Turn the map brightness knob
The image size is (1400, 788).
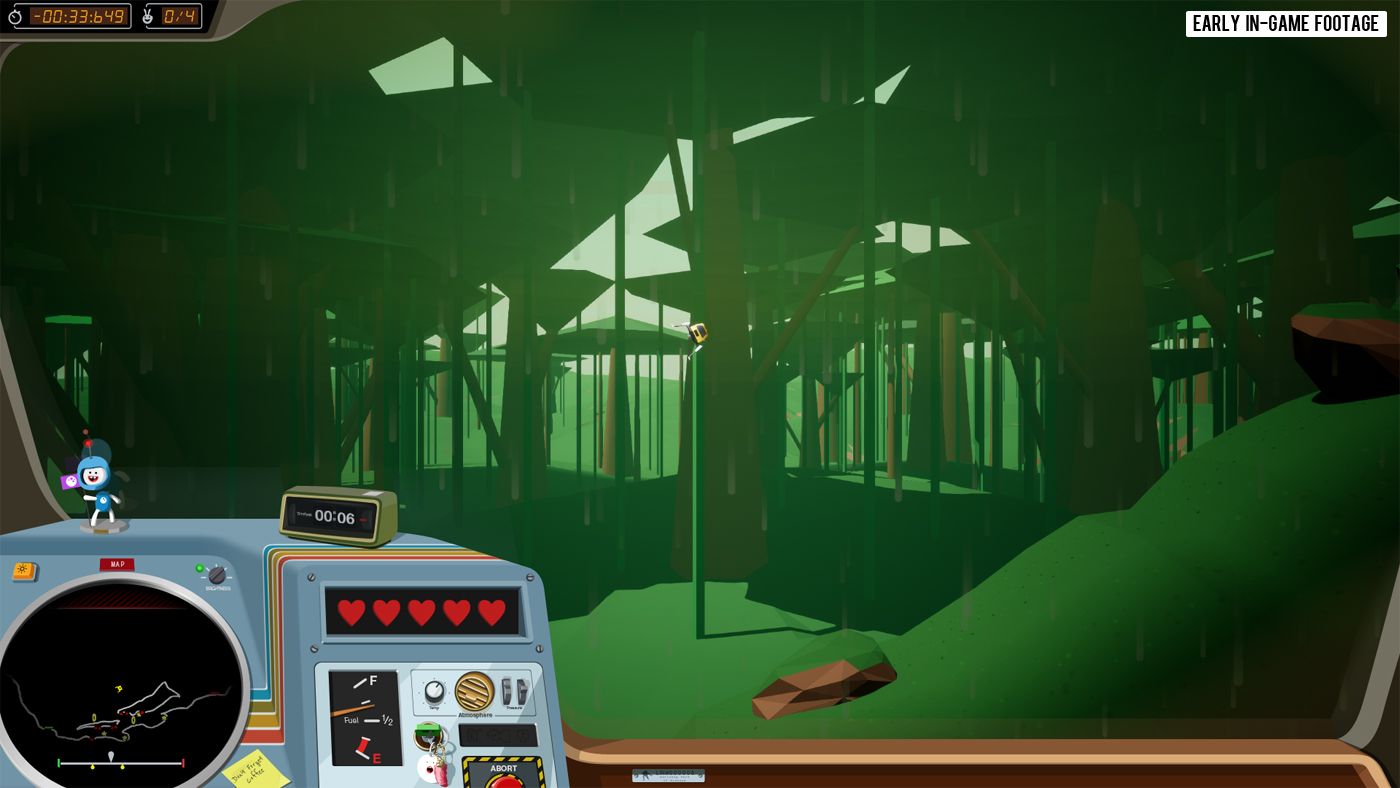pyautogui.click(x=217, y=575)
